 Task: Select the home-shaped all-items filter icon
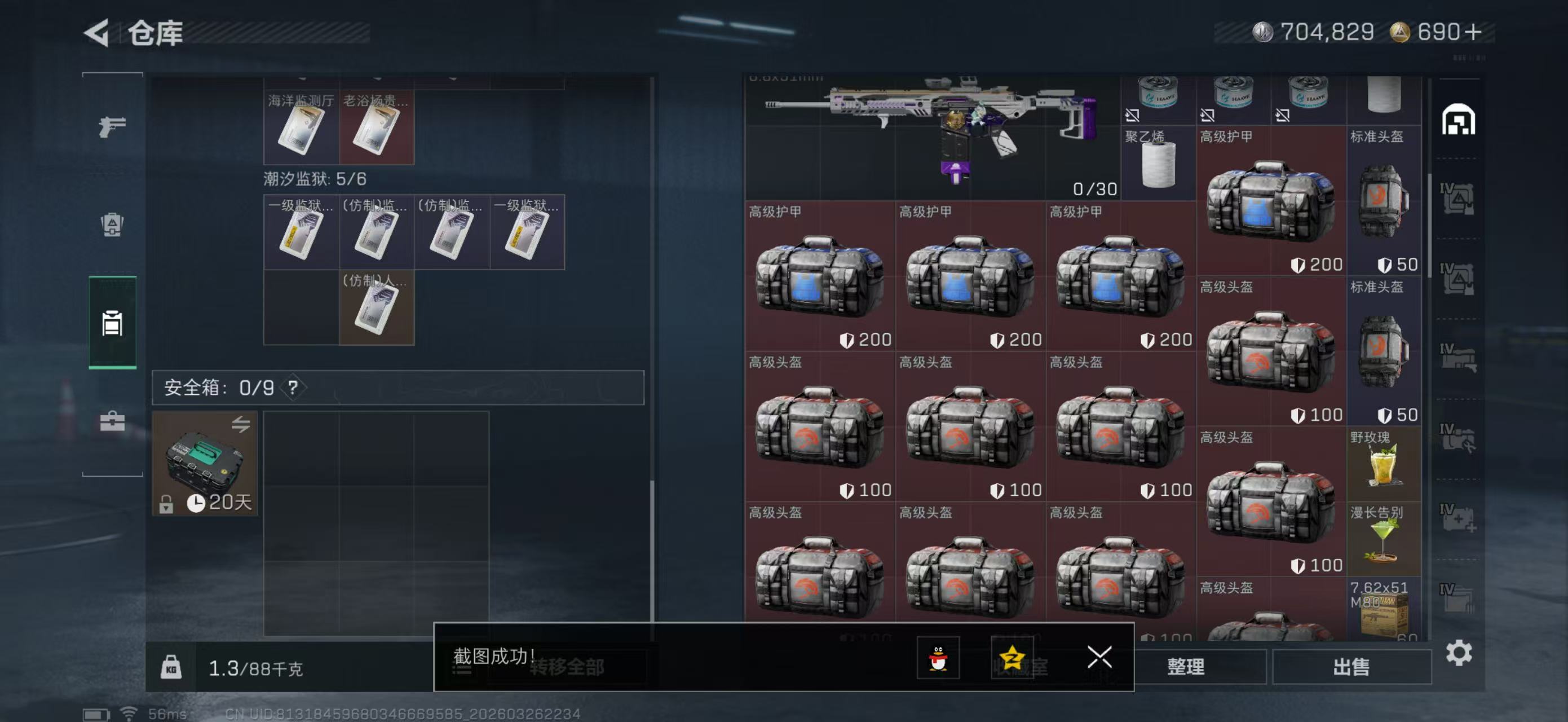coord(1459,120)
